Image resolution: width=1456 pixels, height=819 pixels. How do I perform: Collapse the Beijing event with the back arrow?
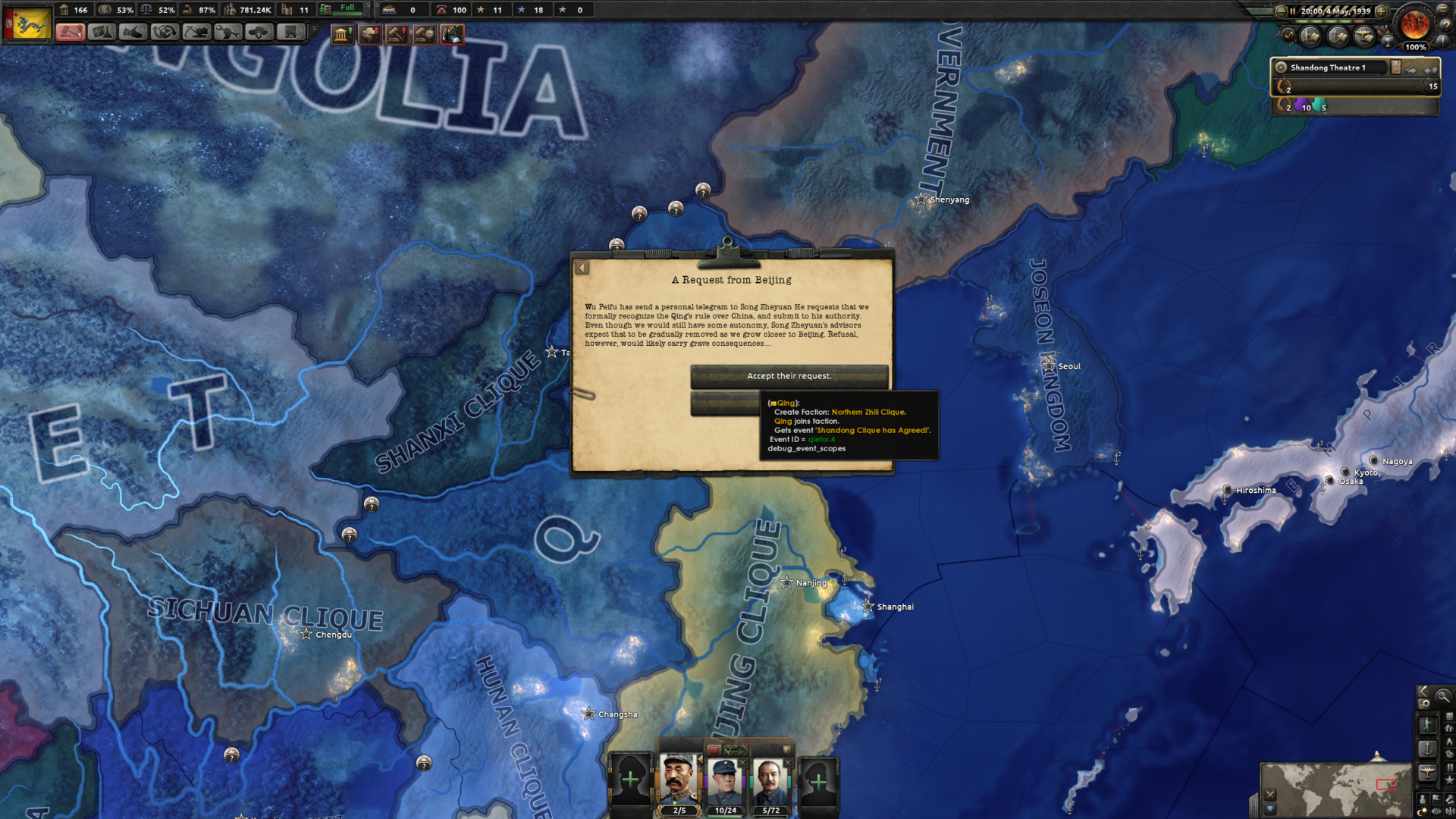pos(582,267)
